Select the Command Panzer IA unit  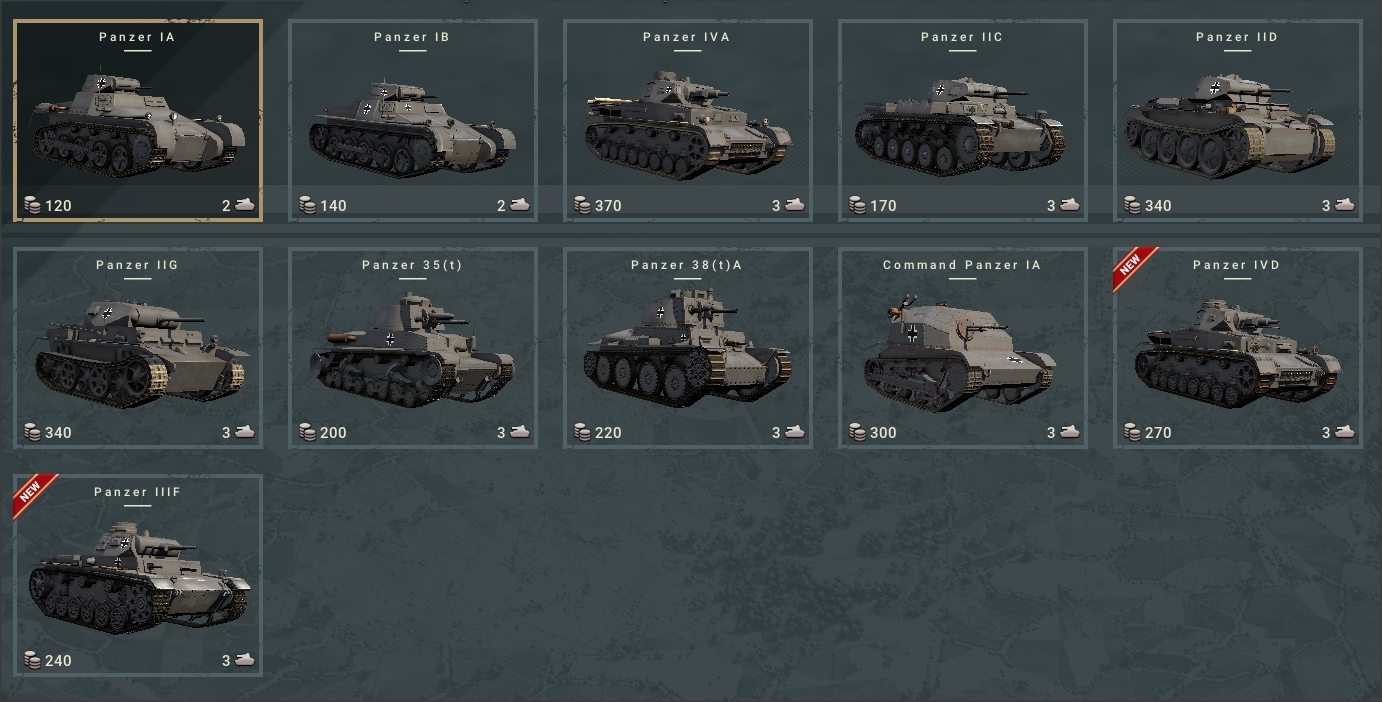[963, 348]
